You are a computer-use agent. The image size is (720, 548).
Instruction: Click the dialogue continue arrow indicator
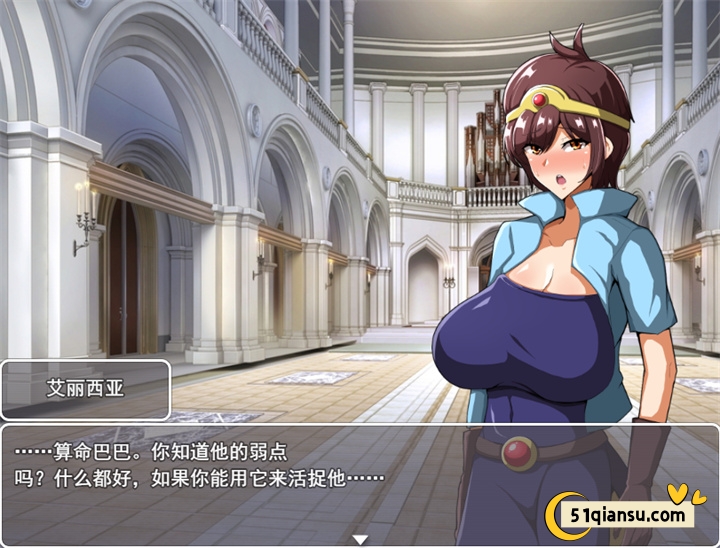pyautogui.click(x=360, y=540)
